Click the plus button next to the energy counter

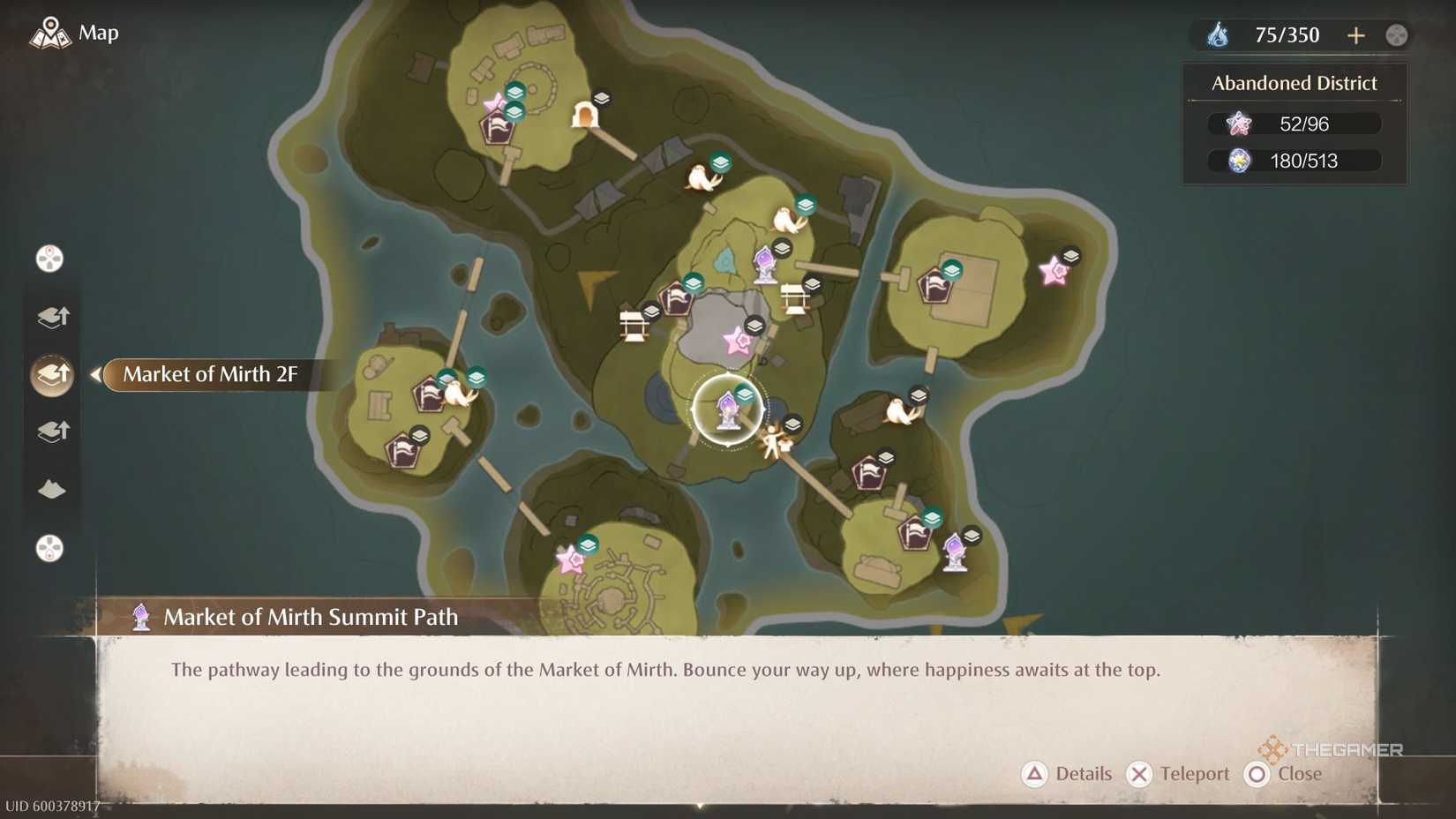point(1356,34)
